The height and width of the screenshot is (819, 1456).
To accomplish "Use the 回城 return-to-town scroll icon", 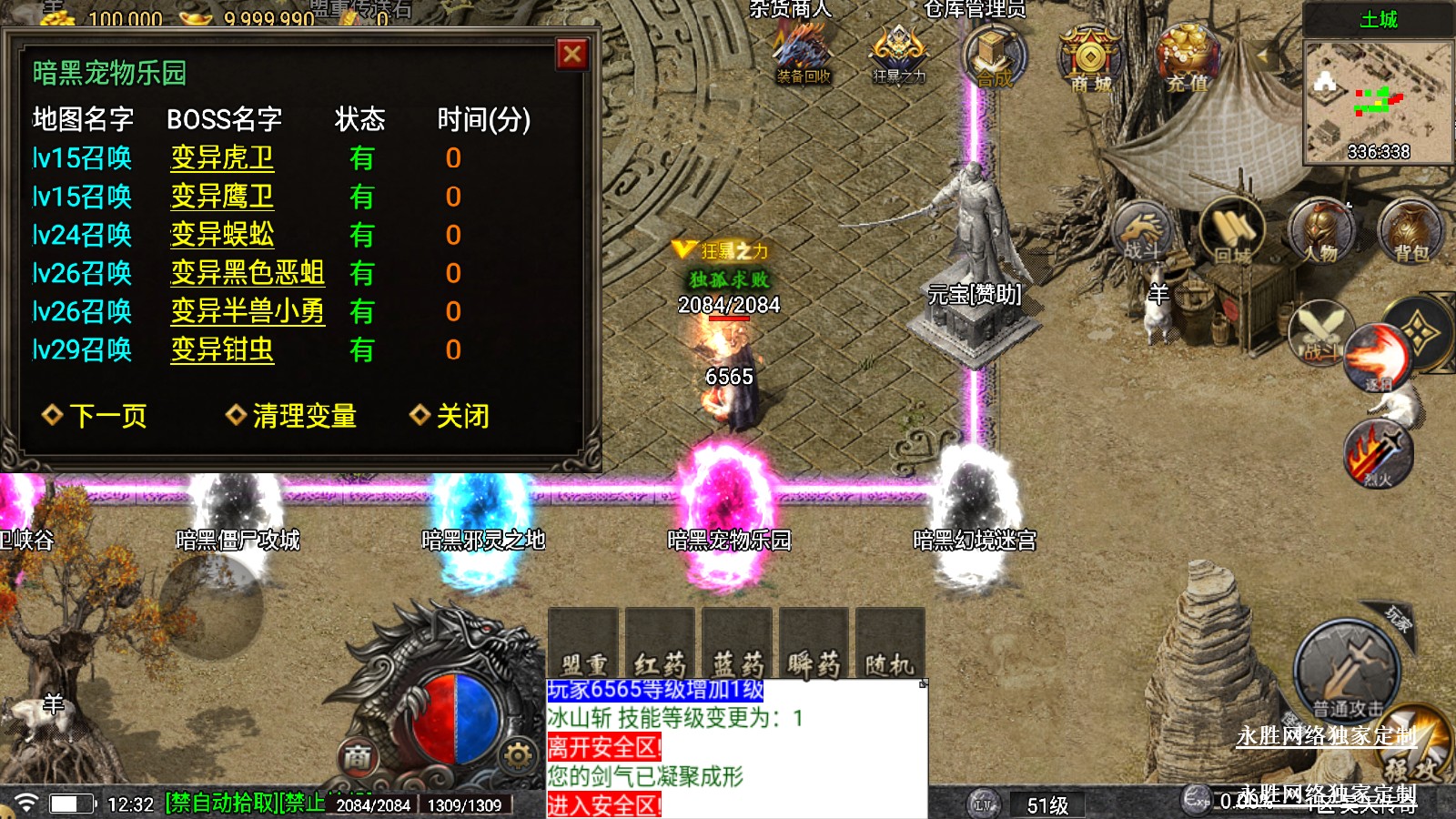I will [1232, 231].
